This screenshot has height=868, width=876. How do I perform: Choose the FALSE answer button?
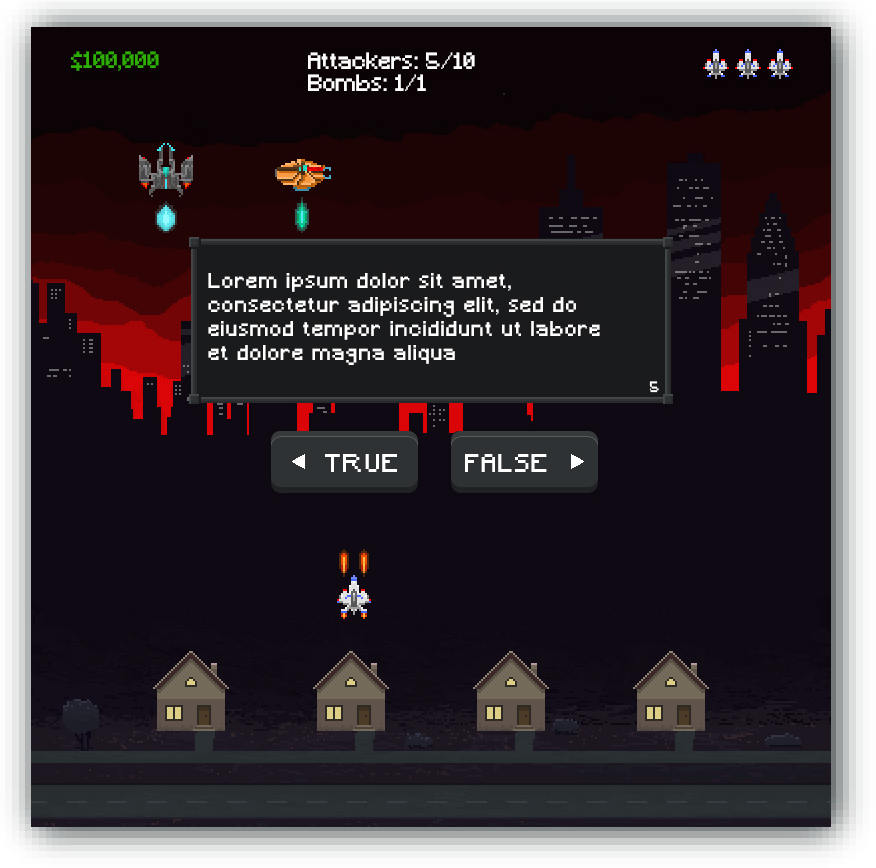click(524, 462)
